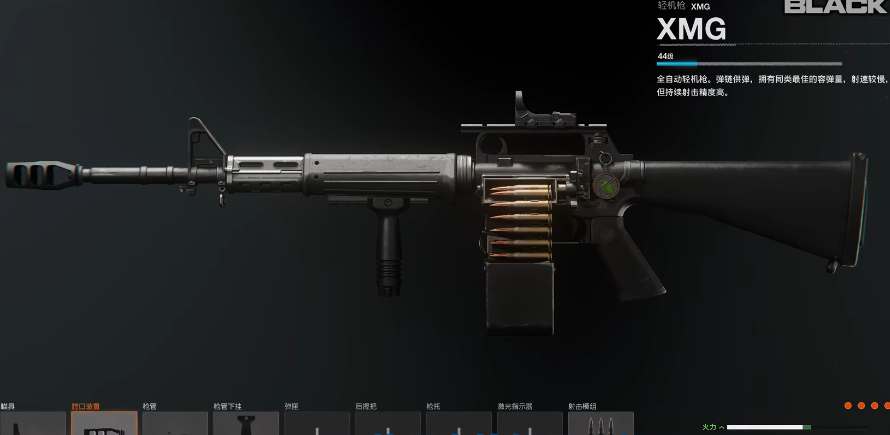The image size is (890, 435).
Task: Open the 后握把 rear grip slot
Action: 388,423
